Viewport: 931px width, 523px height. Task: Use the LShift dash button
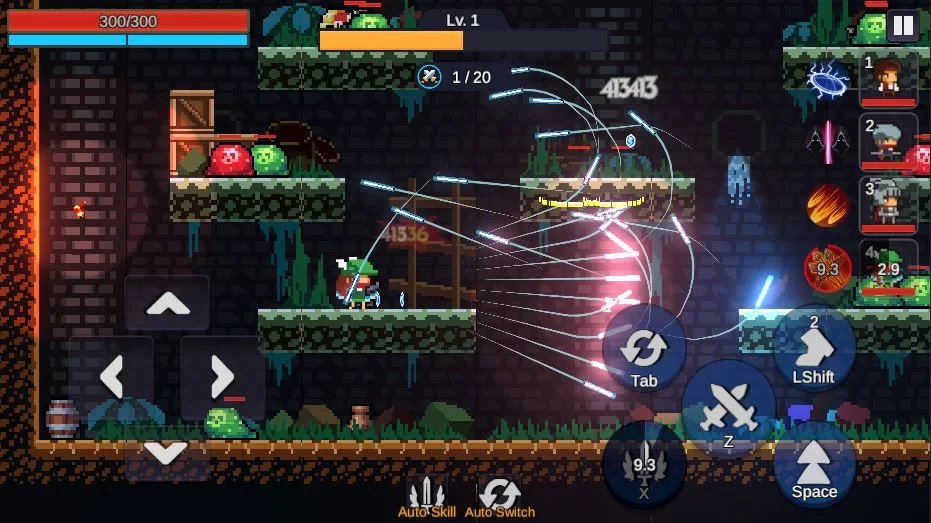814,348
